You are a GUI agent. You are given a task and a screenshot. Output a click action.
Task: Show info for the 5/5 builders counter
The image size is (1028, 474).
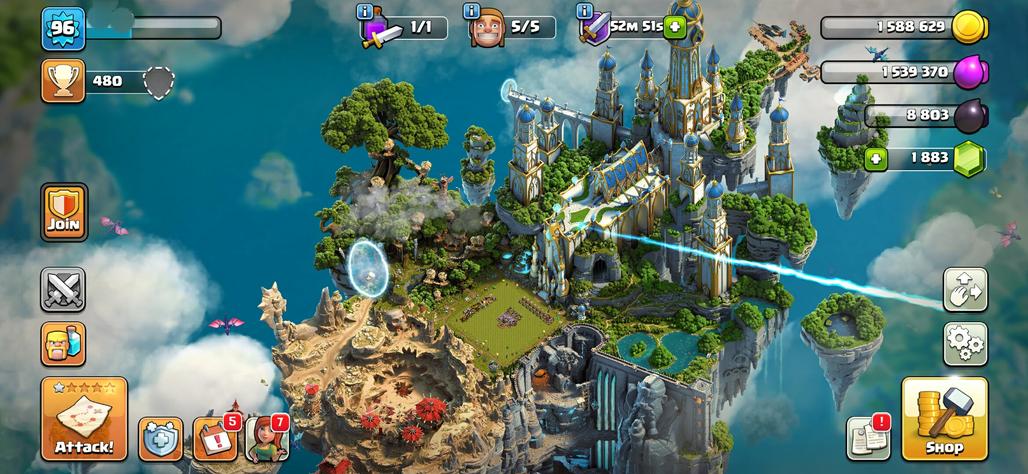coord(471,11)
